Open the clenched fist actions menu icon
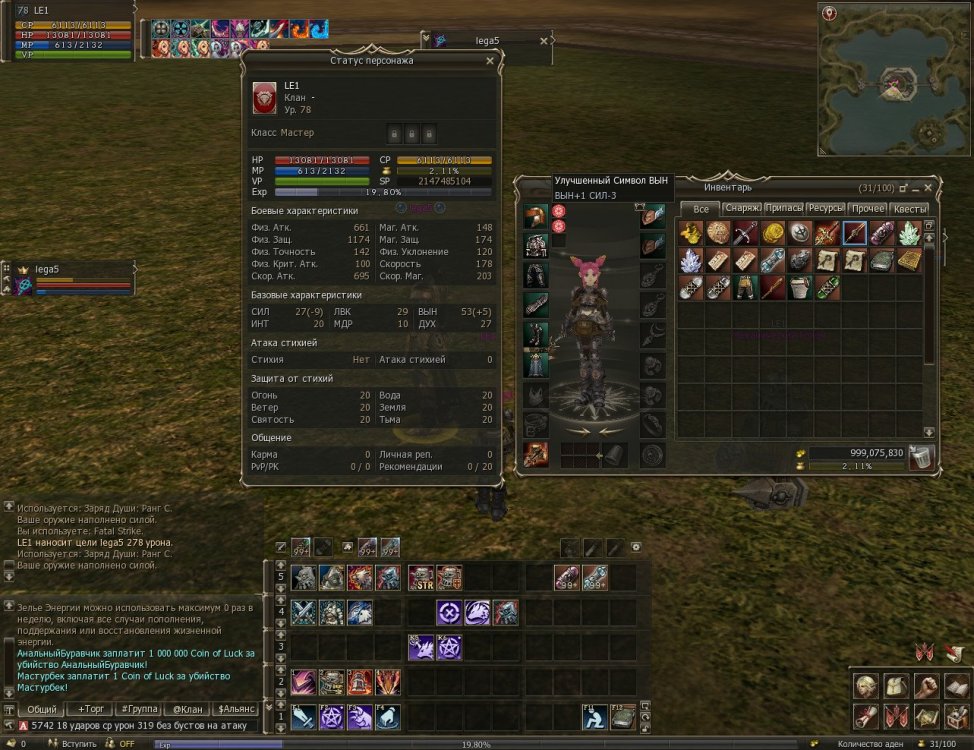The width and height of the screenshot is (974, 750). click(x=928, y=687)
